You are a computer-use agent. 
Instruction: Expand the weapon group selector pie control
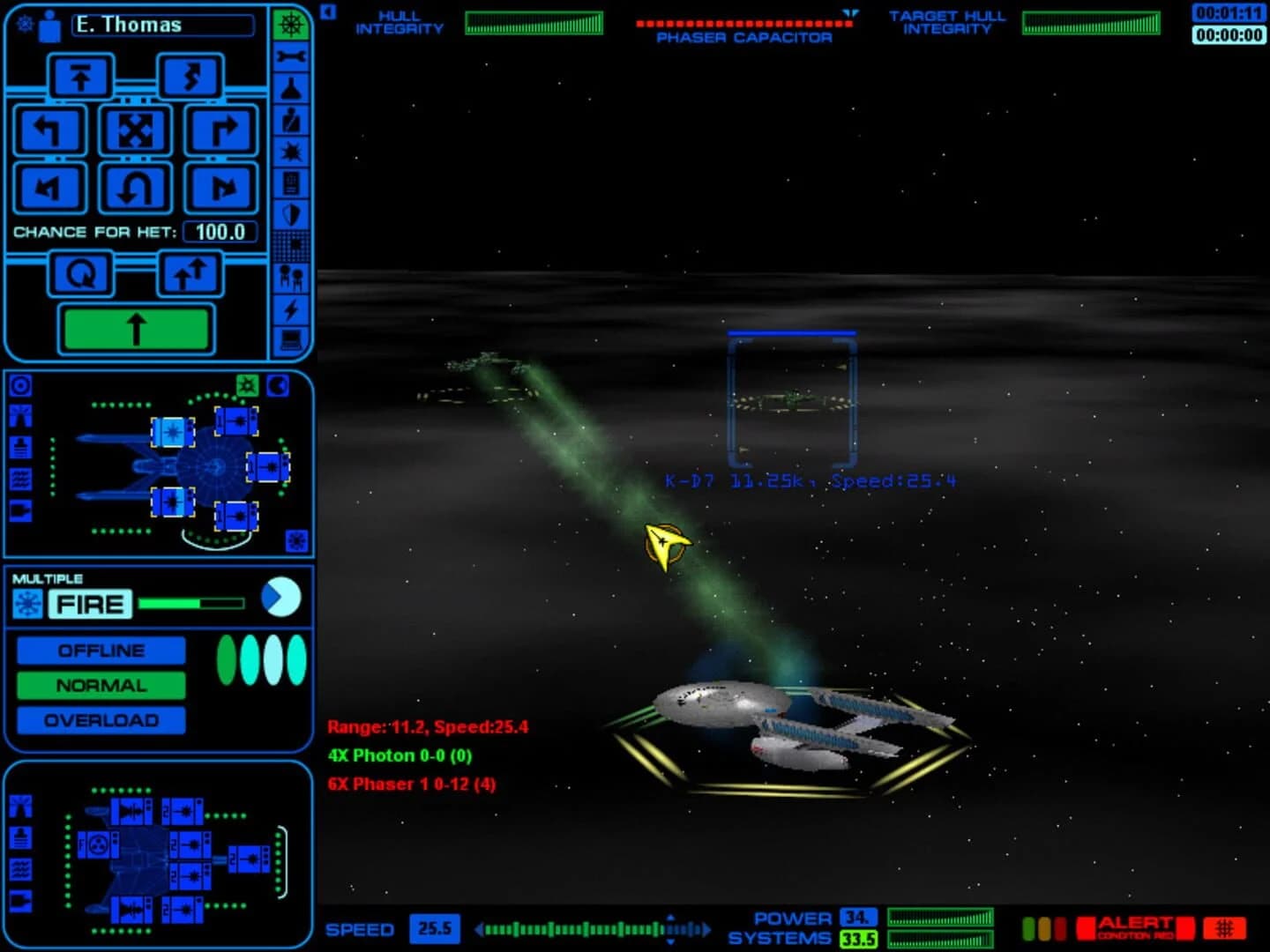pyautogui.click(x=280, y=597)
